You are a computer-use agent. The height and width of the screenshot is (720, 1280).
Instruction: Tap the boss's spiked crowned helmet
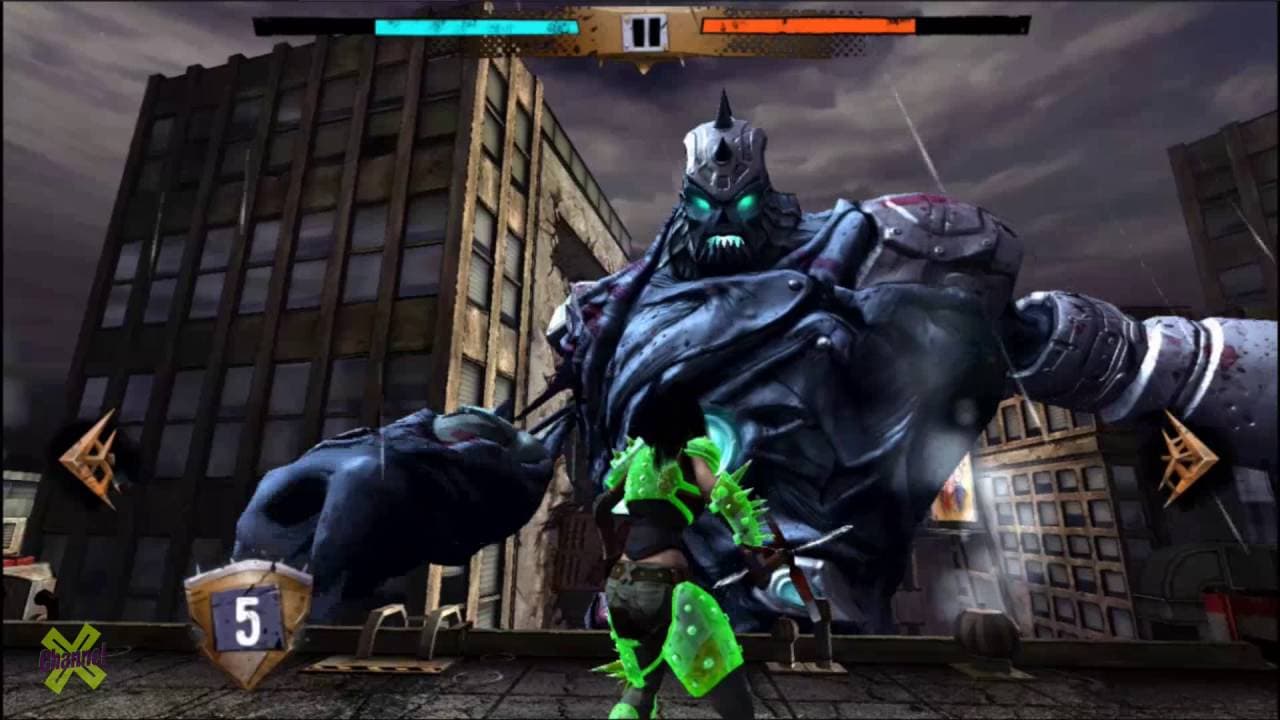point(722,150)
